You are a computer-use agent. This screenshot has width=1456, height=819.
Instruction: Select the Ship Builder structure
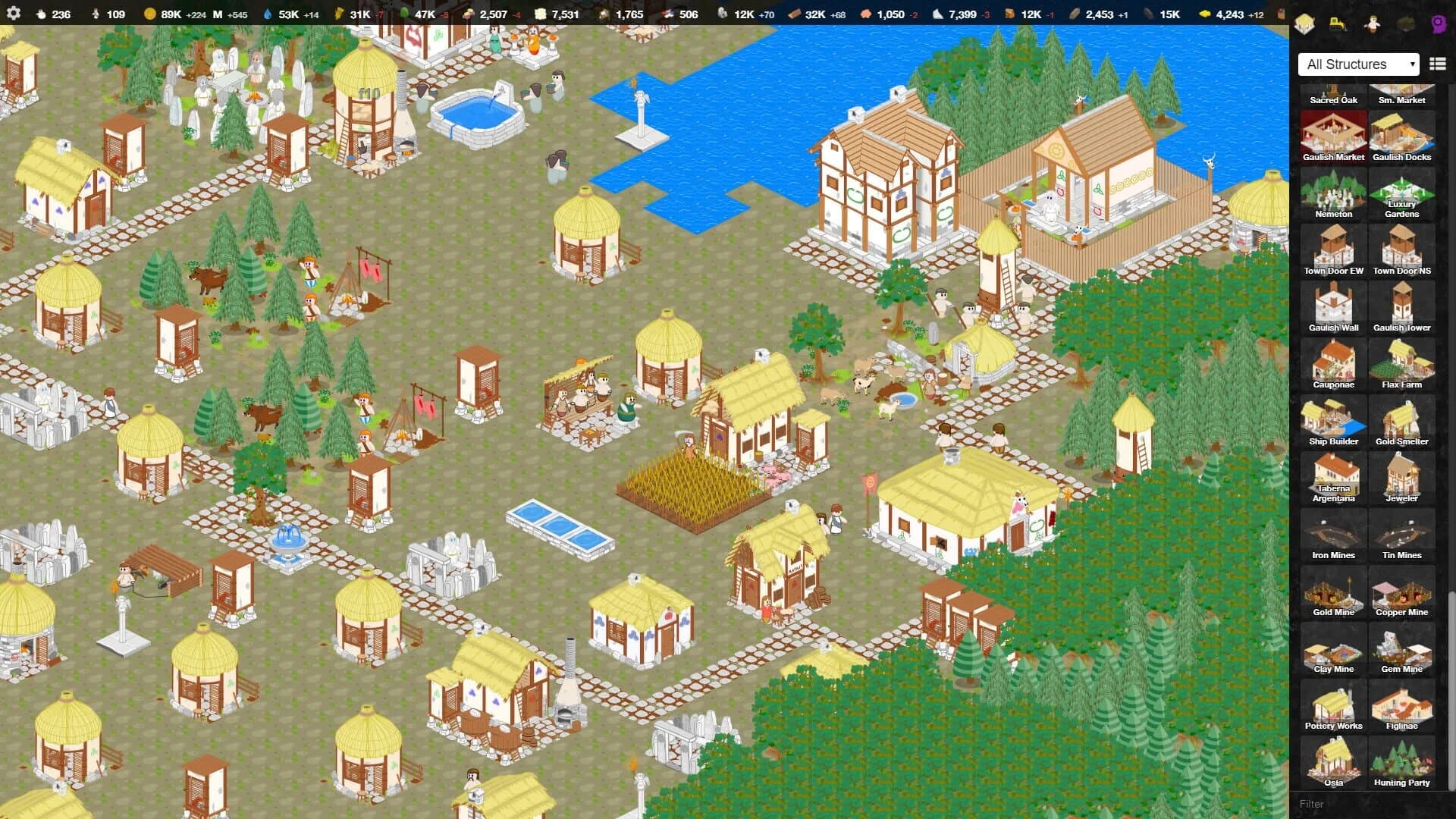pos(1332,422)
